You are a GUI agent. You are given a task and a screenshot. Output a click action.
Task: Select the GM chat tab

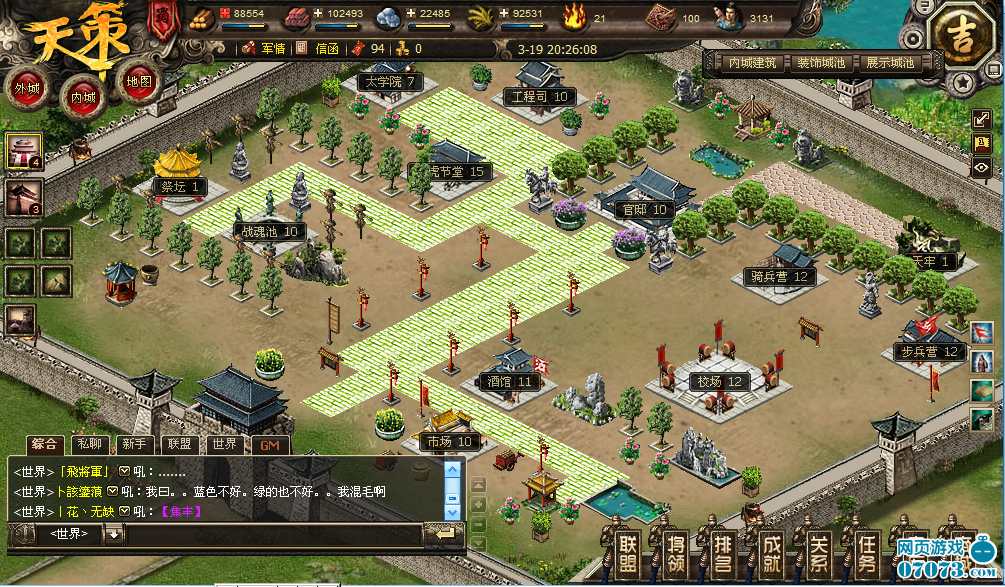point(268,444)
